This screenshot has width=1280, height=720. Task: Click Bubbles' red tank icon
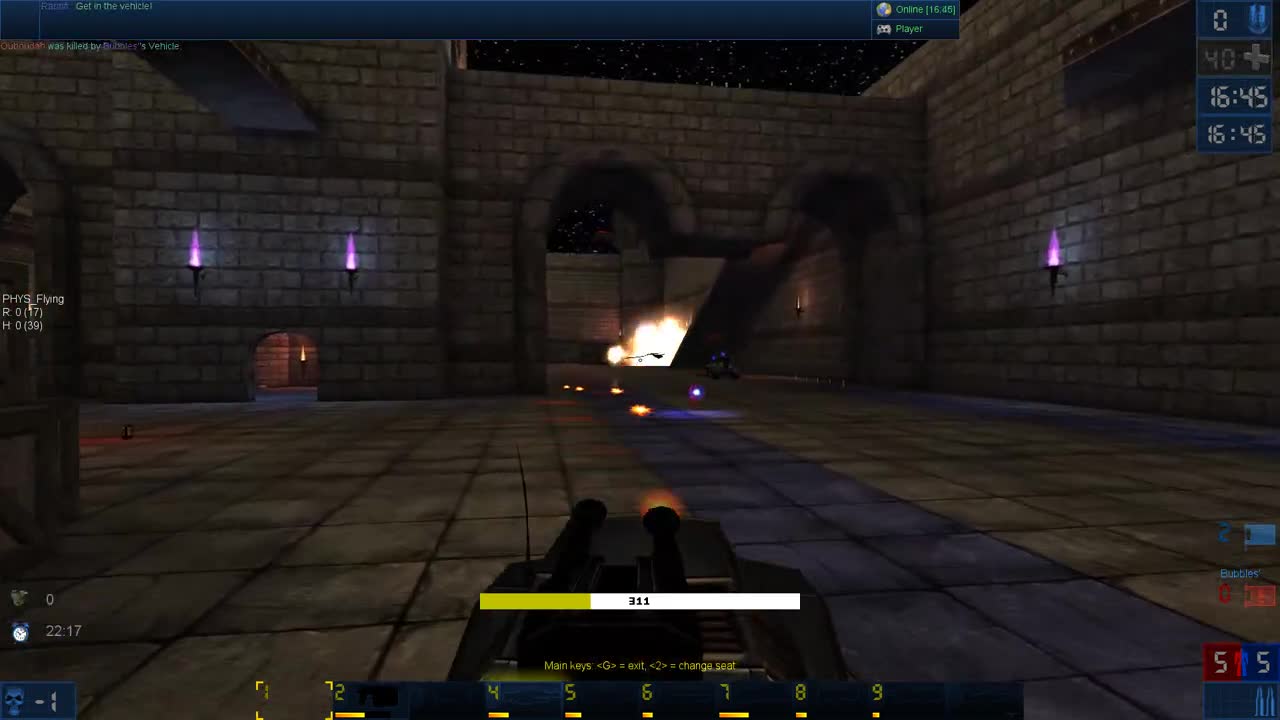[x=1259, y=594]
